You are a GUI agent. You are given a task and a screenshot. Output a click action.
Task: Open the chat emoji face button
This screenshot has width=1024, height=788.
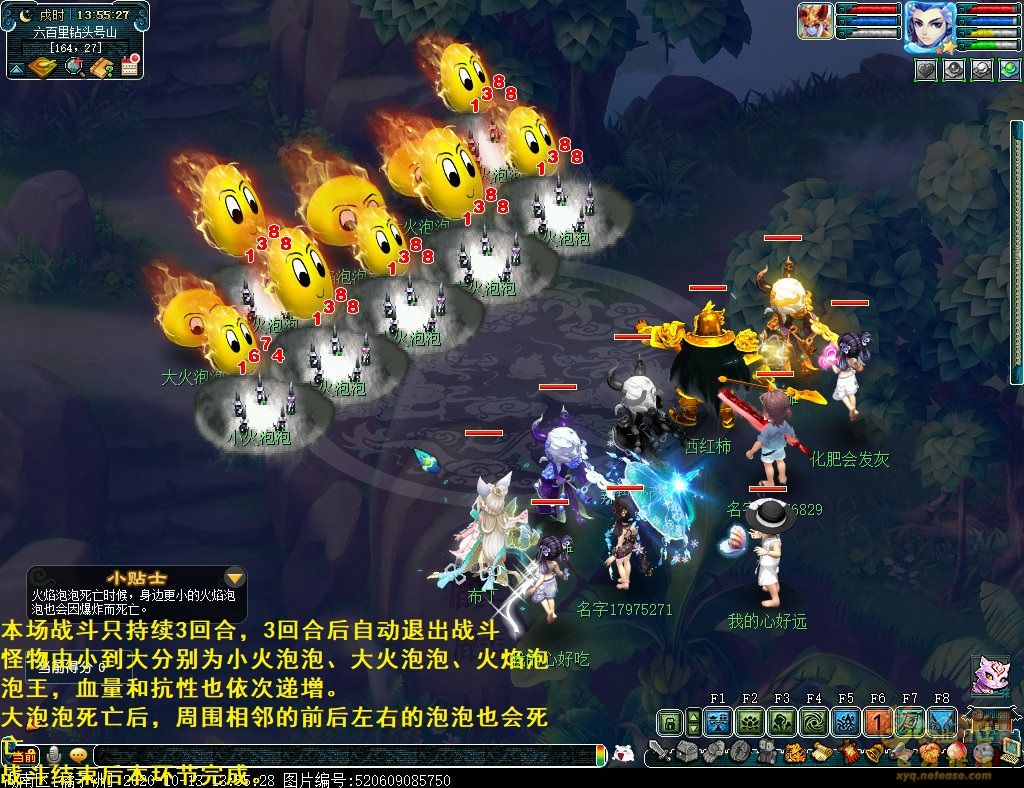pos(78,755)
